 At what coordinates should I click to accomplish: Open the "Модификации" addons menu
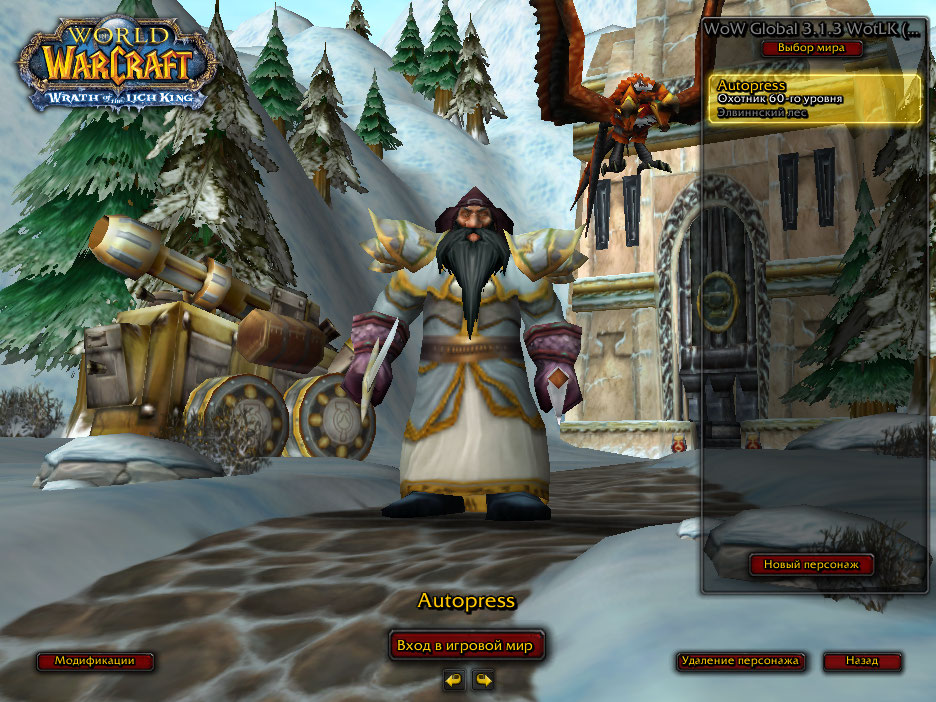96,661
